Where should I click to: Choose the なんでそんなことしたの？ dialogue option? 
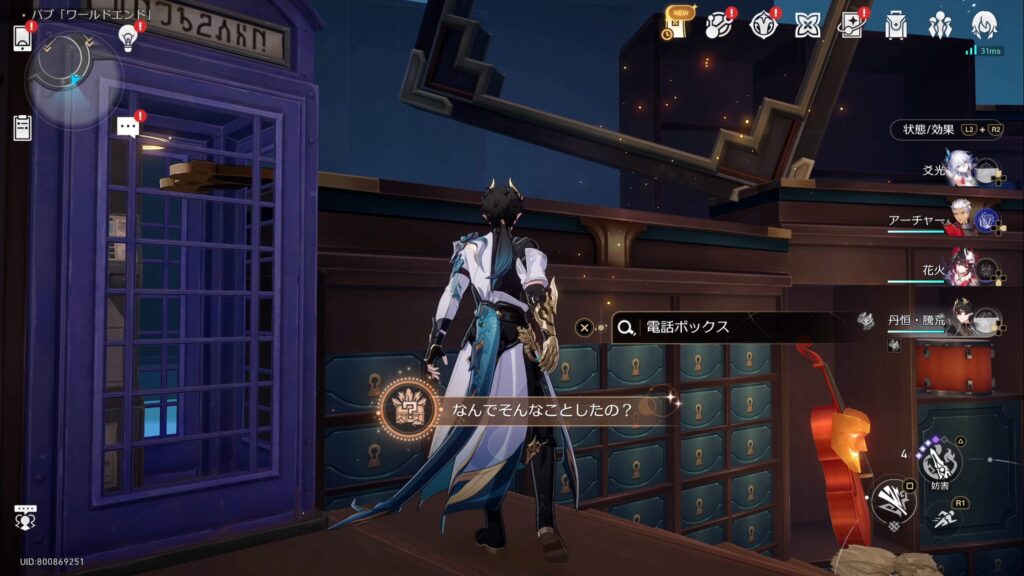pyautogui.click(x=540, y=408)
